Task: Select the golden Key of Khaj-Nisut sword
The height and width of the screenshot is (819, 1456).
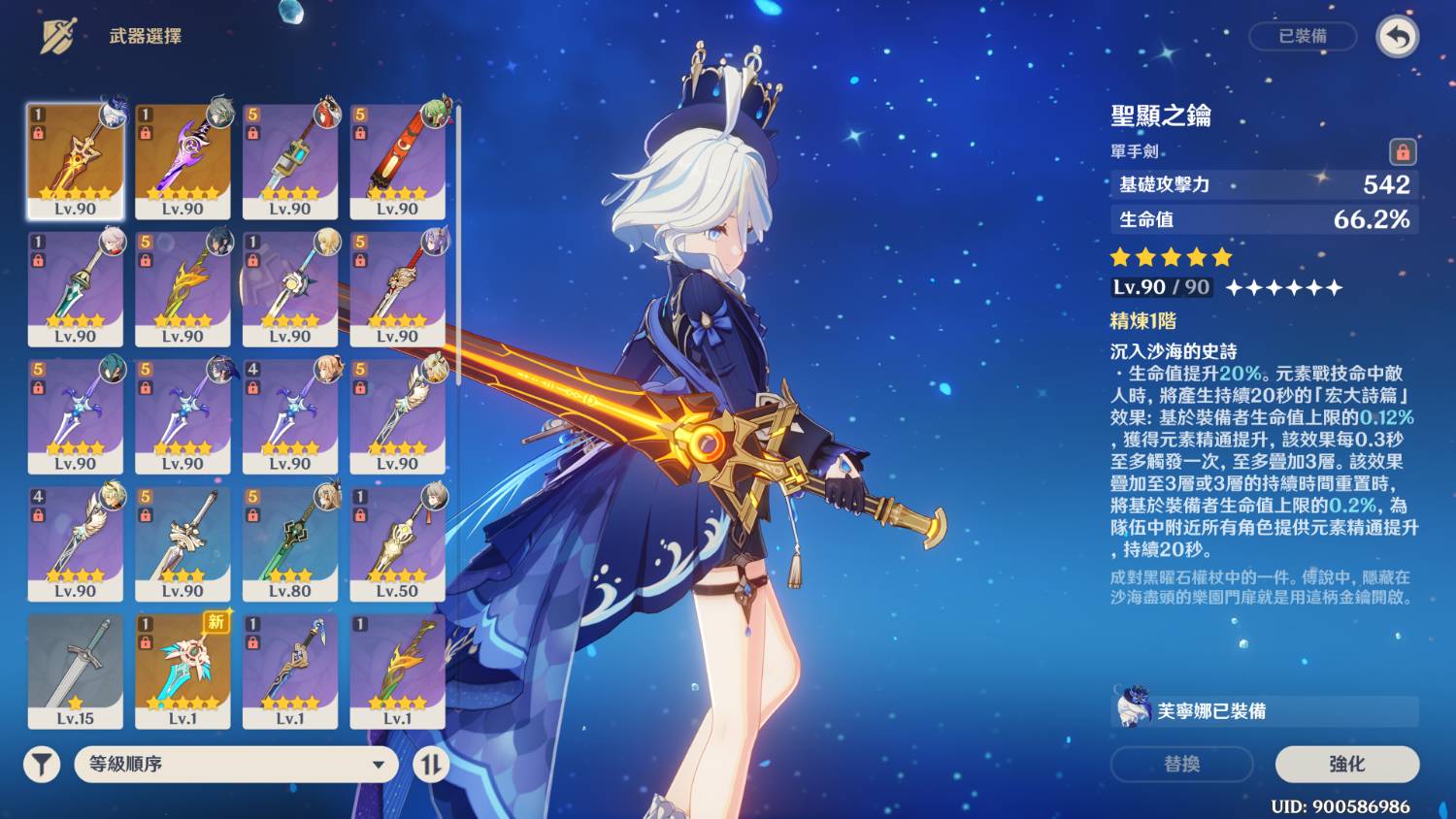Action: click(76, 161)
